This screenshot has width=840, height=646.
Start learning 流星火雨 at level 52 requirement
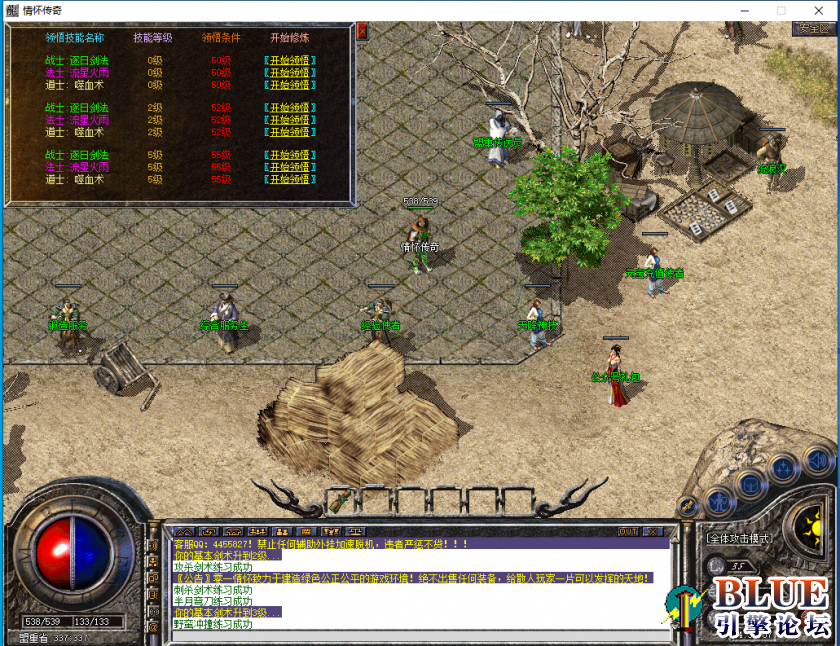(290, 120)
